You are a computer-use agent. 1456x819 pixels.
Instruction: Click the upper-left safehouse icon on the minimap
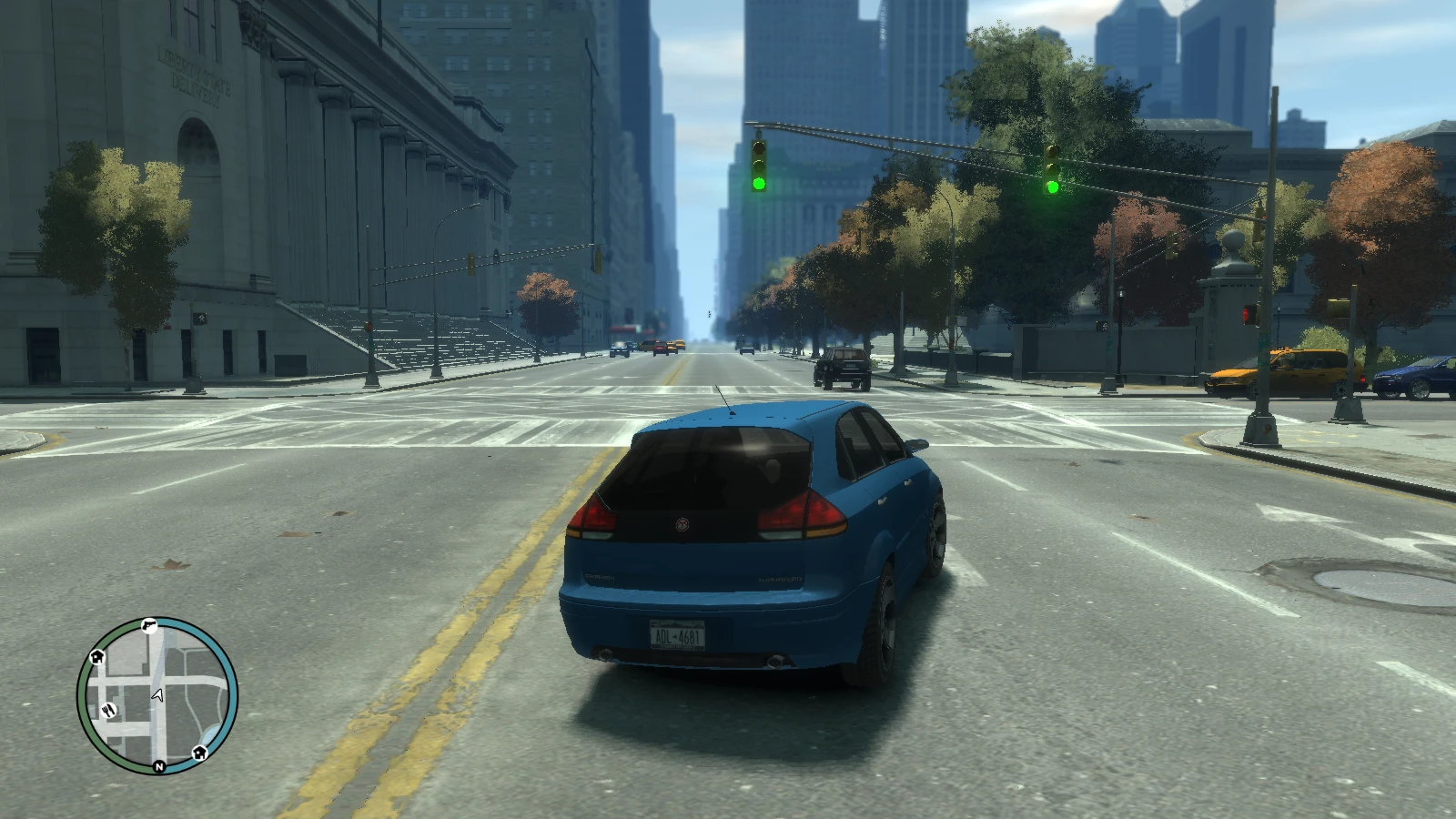click(x=97, y=656)
